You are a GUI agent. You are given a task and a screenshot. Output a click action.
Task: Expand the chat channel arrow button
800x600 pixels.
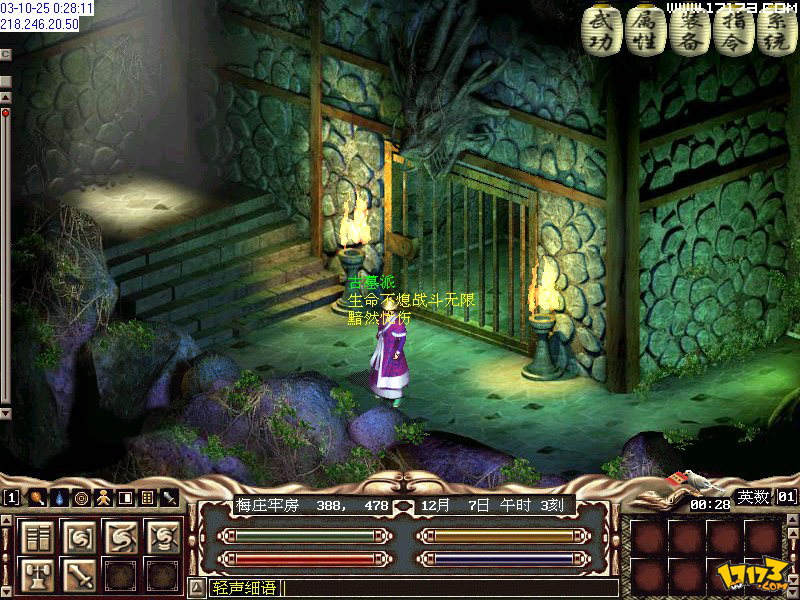pos(197,588)
